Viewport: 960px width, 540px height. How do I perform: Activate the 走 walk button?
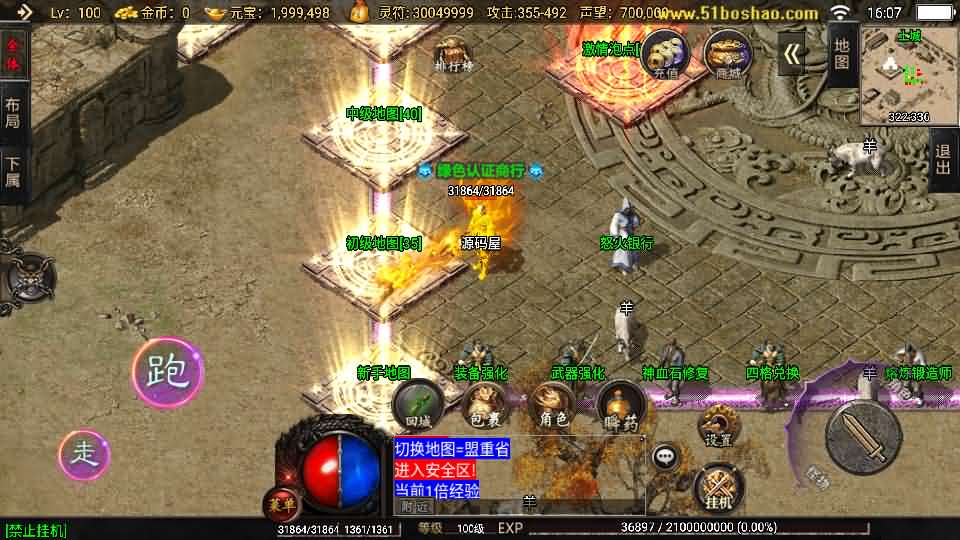point(83,455)
